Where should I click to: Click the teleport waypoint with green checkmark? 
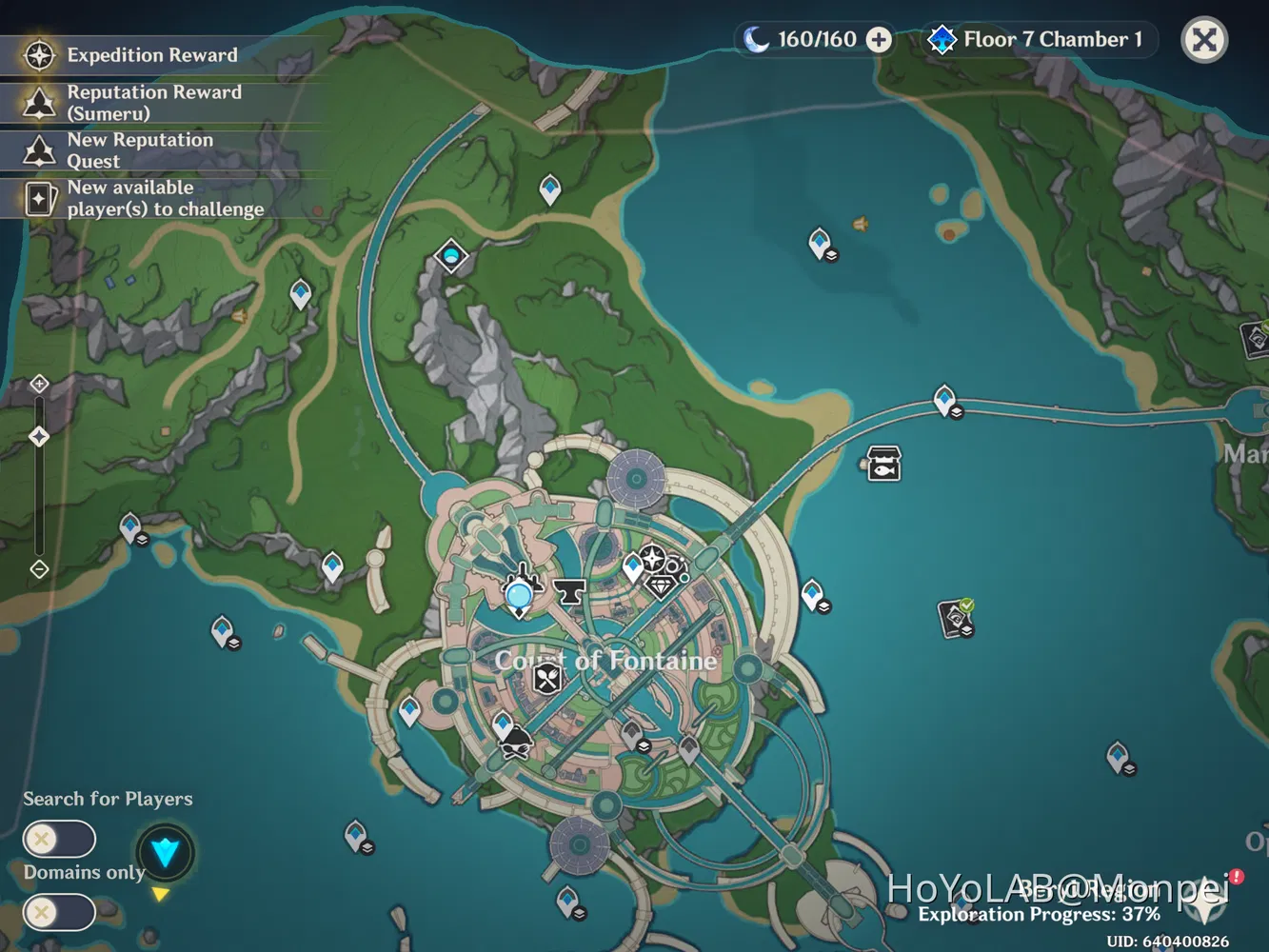click(954, 616)
